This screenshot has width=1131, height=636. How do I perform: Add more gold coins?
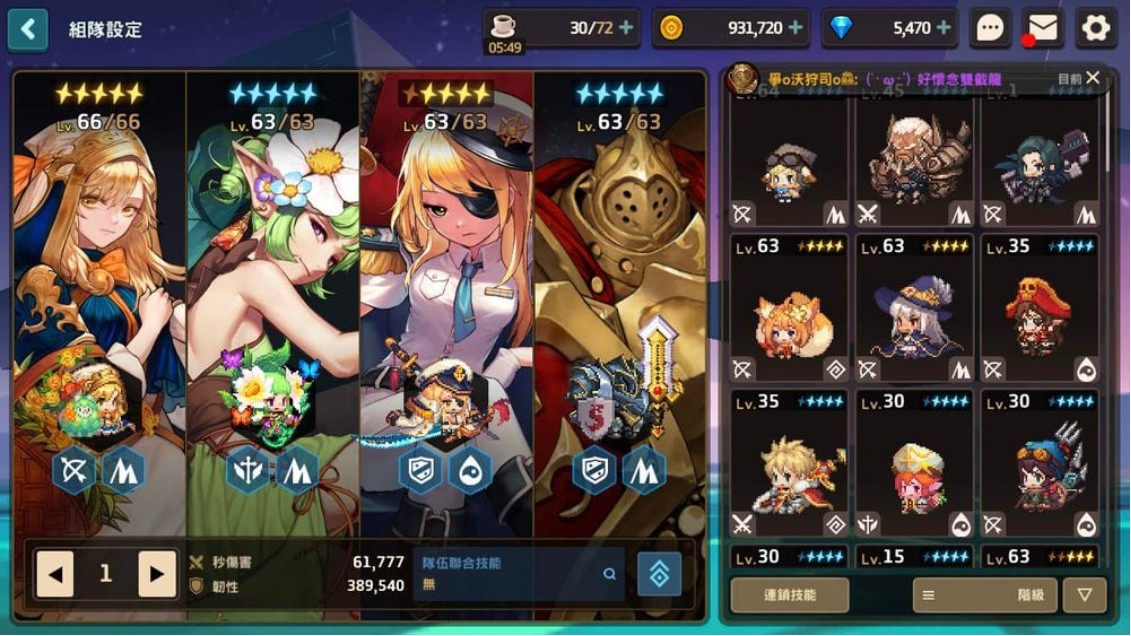click(x=796, y=28)
